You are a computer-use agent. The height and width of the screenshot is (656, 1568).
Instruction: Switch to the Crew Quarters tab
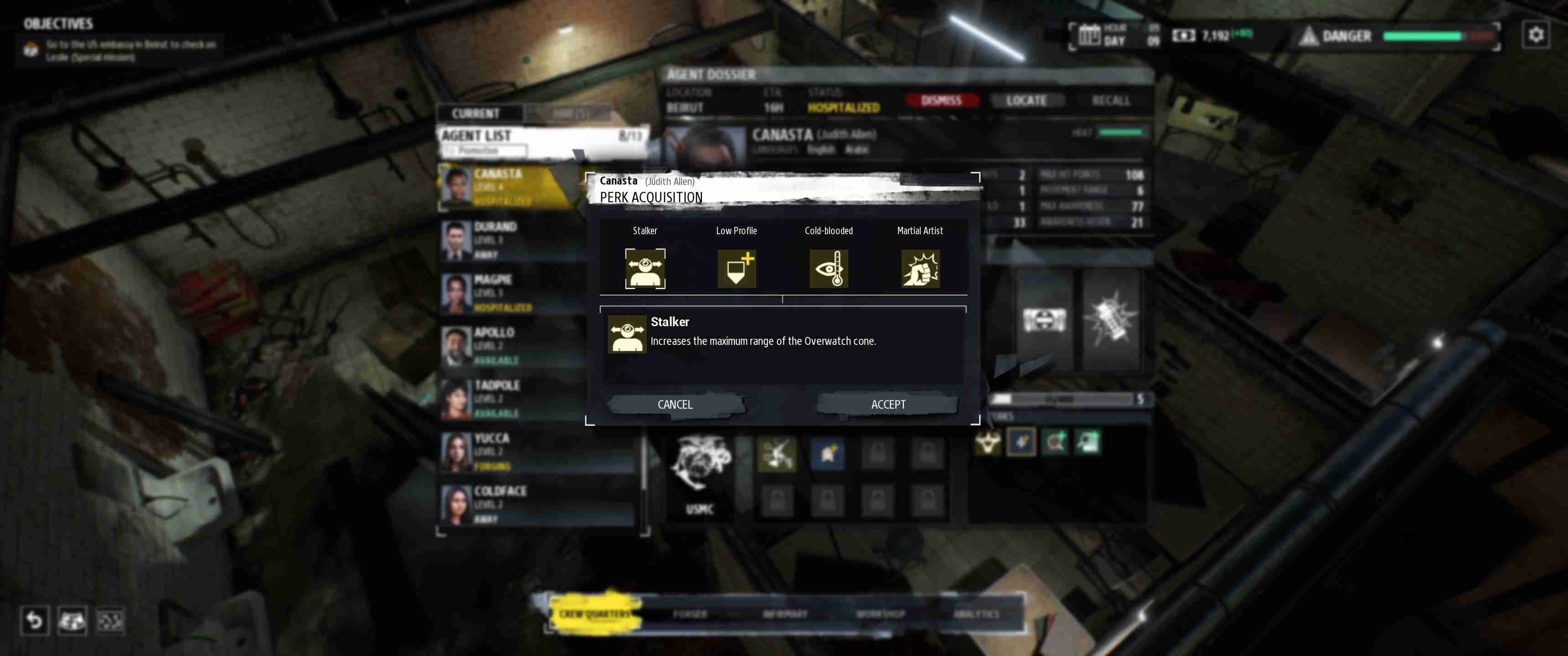[x=595, y=613]
